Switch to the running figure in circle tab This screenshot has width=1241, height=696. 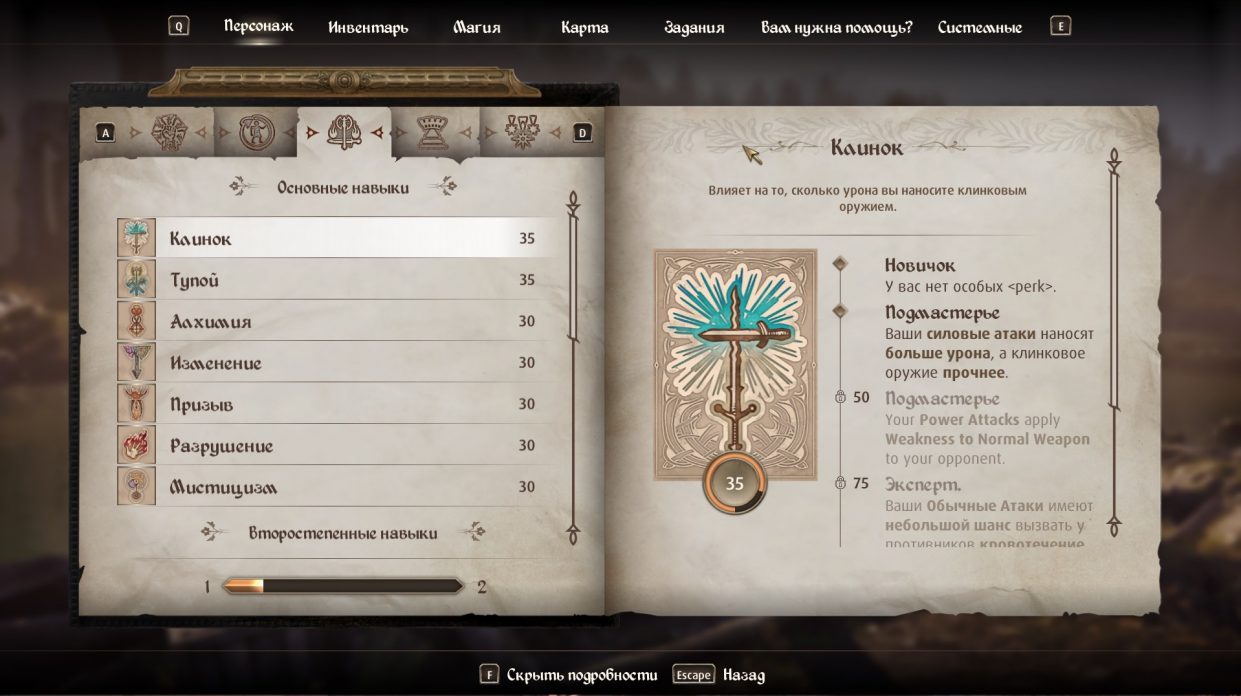tap(256, 132)
